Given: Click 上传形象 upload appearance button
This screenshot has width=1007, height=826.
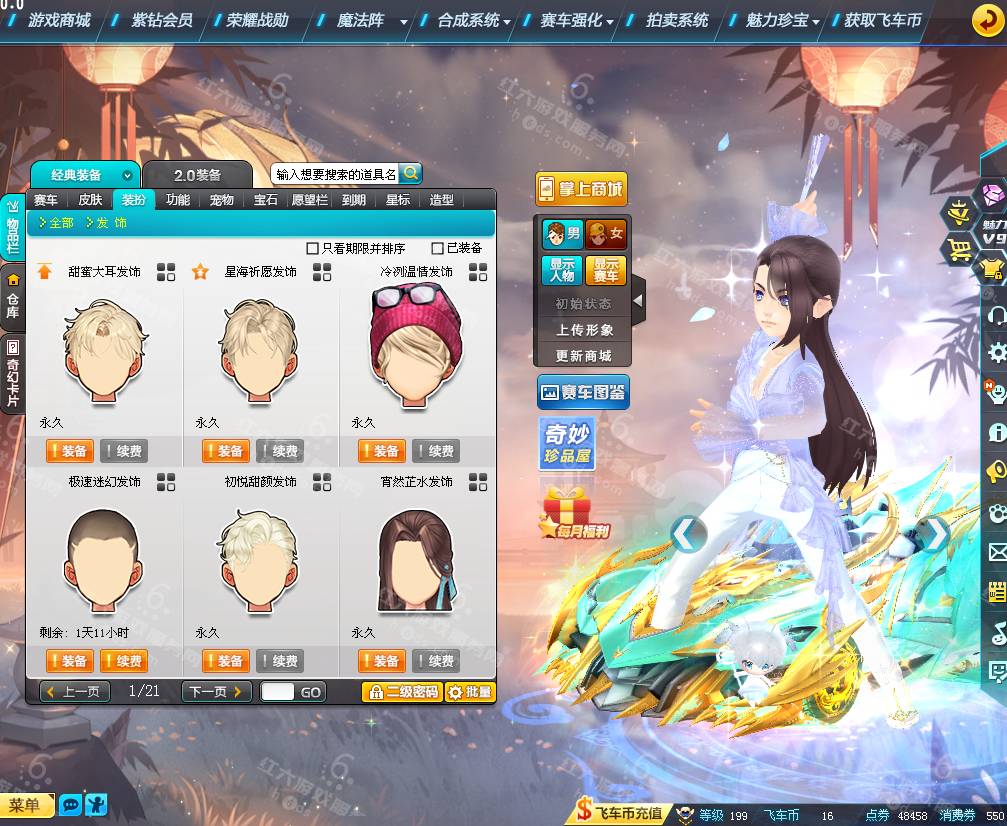Looking at the screenshot, I should [x=585, y=330].
